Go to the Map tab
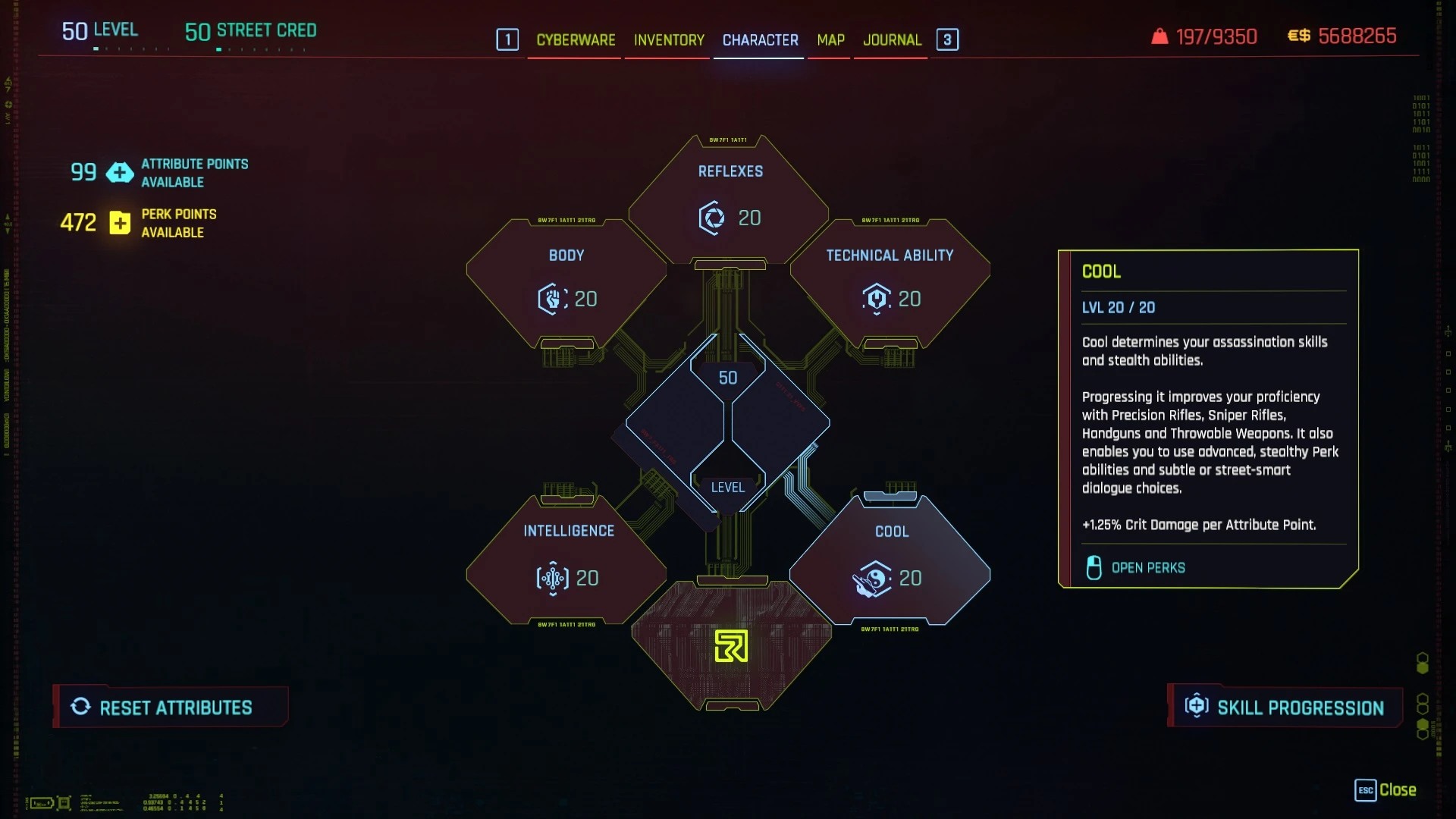This screenshot has height=819, width=1456. tap(830, 39)
